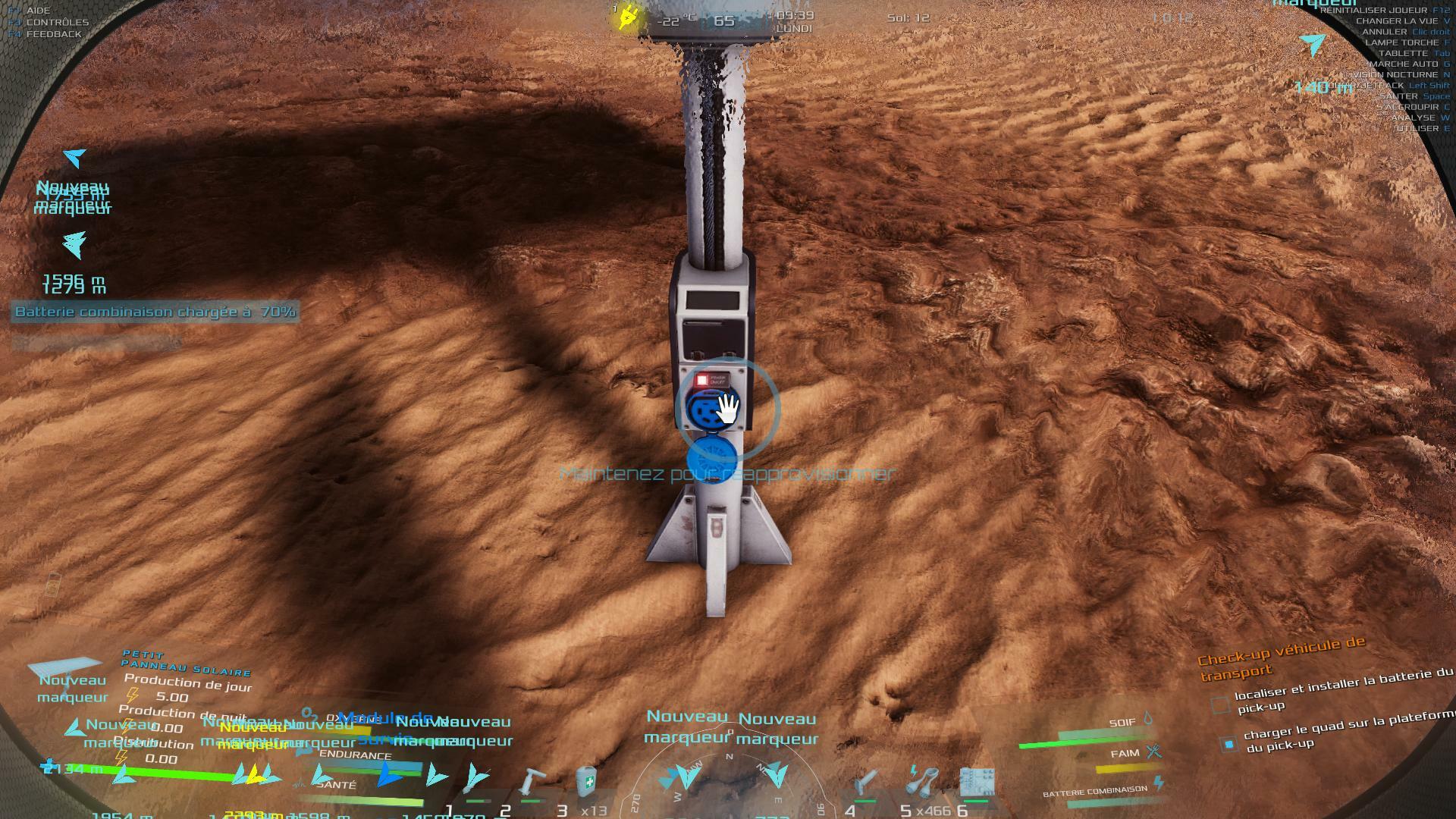
Task: Select the cable plugs in hotbar slot 5
Action: click(x=924, y=781)
